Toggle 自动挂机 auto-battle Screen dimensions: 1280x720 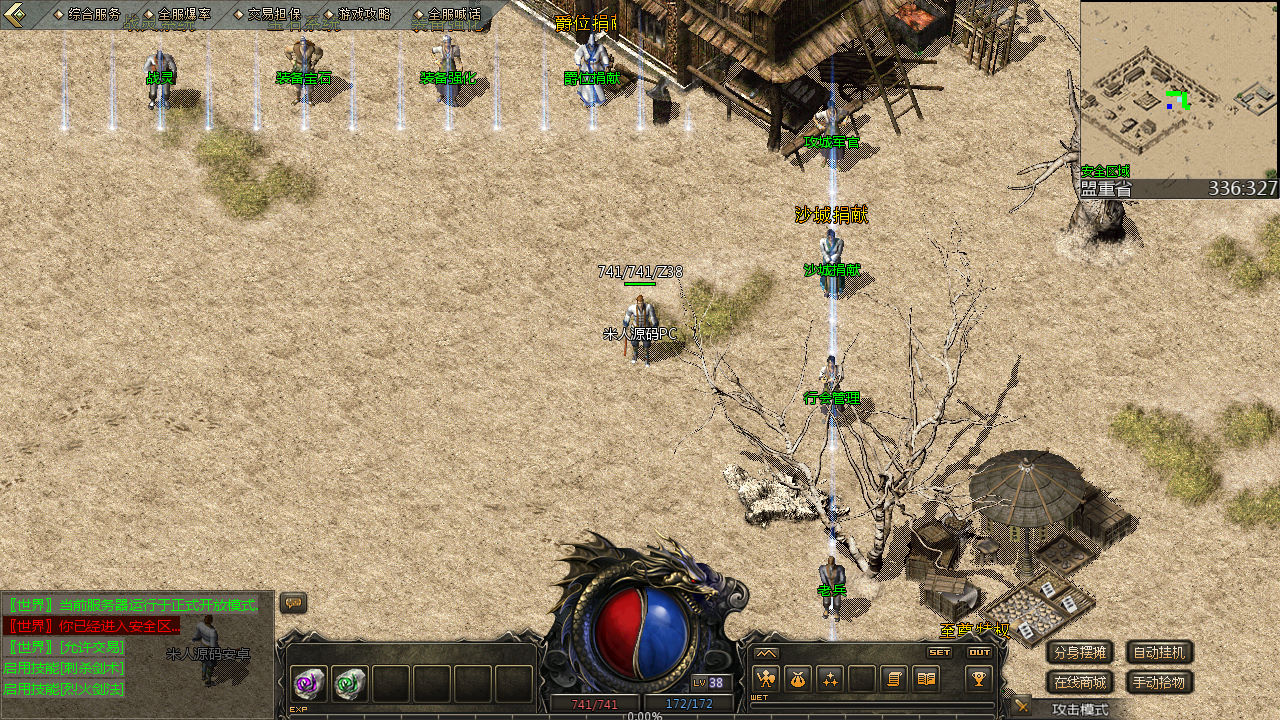pyautogui.click(x=1160, y=653)
